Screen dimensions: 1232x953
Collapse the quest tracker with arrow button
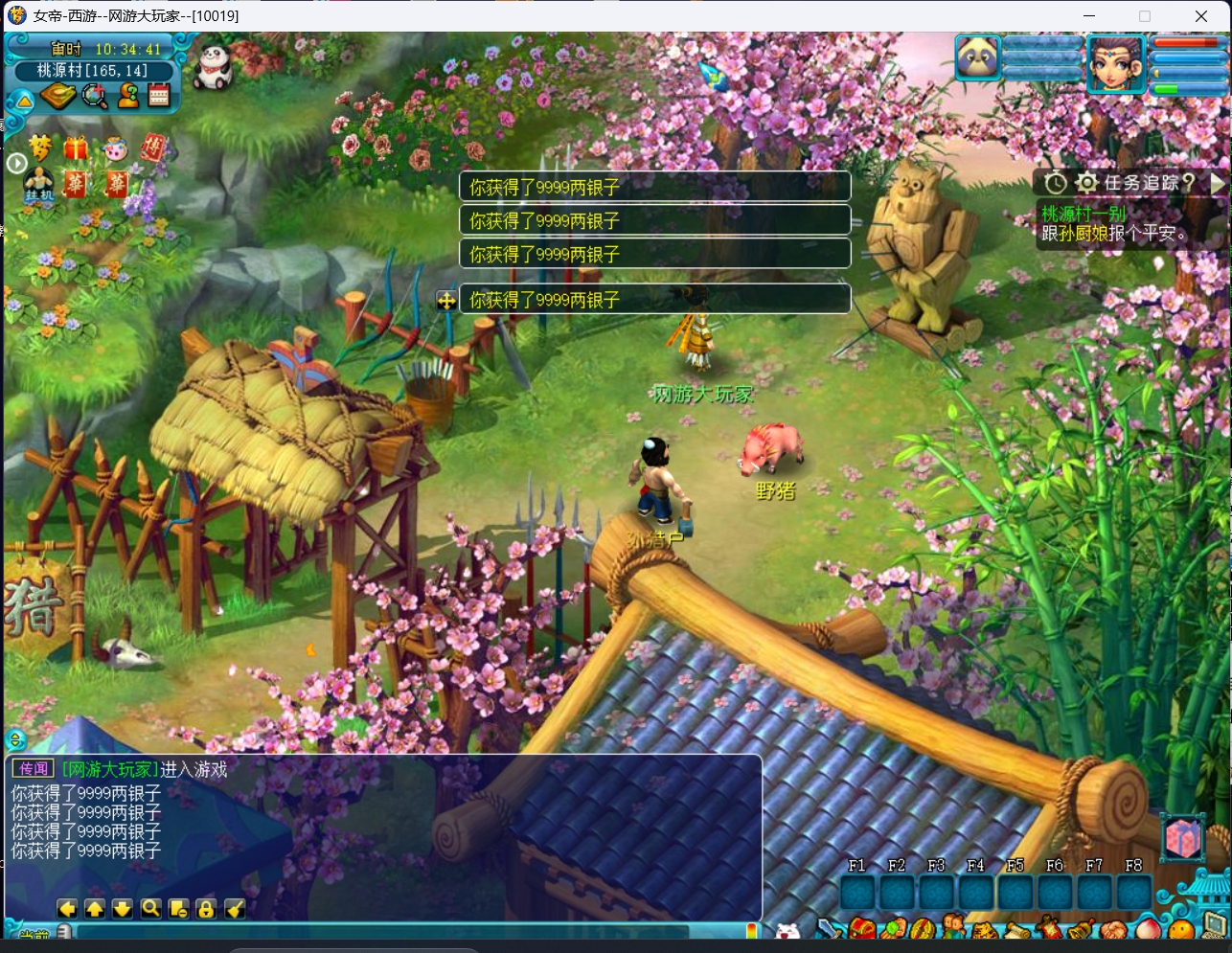1217,182
